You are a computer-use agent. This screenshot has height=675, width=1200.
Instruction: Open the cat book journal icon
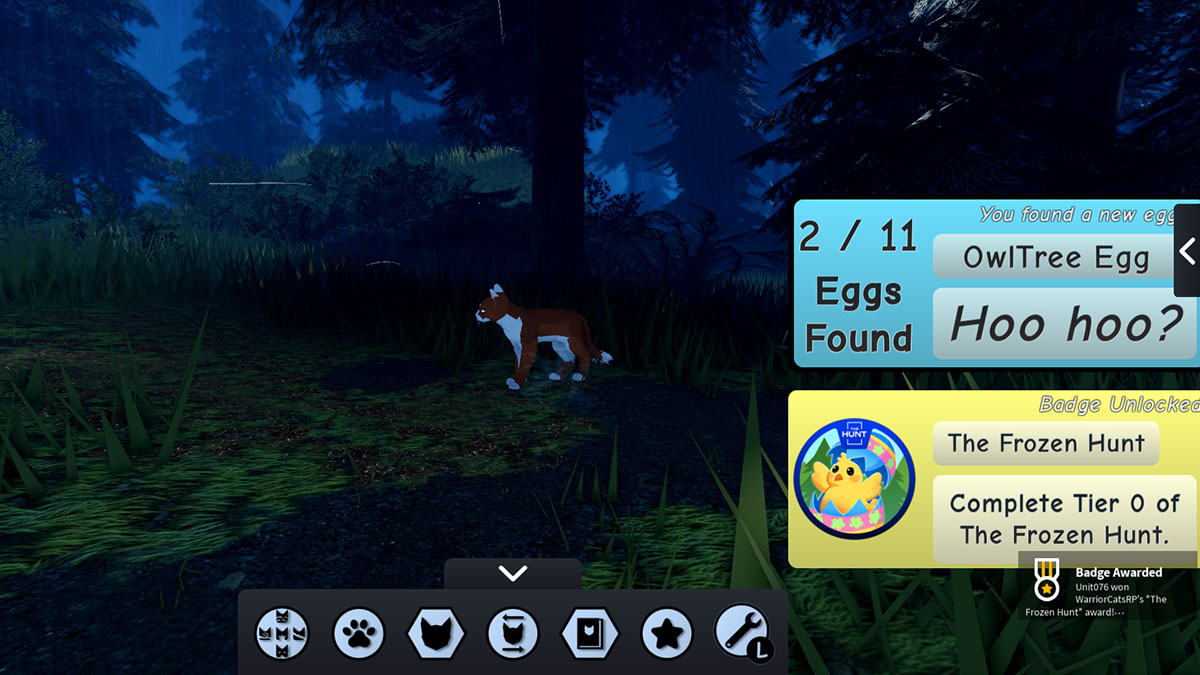pyautogui.click(x=590, y=633)
